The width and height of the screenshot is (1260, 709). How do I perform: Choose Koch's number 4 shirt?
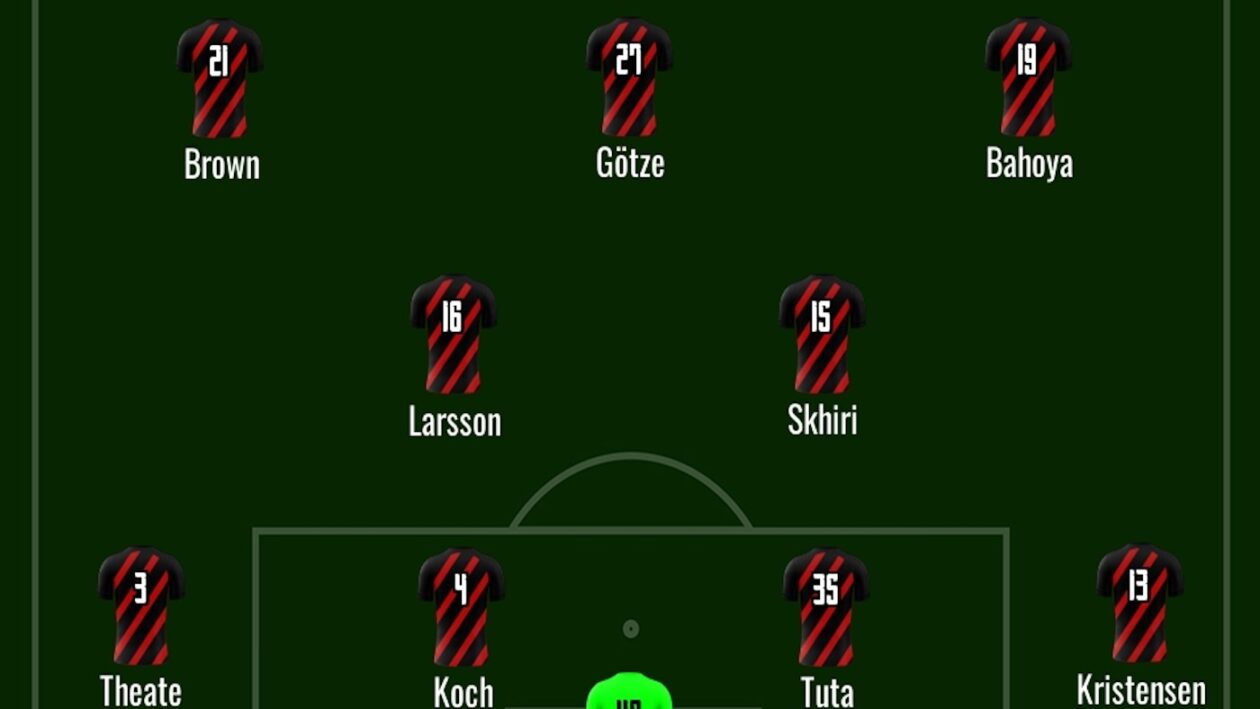461,606
